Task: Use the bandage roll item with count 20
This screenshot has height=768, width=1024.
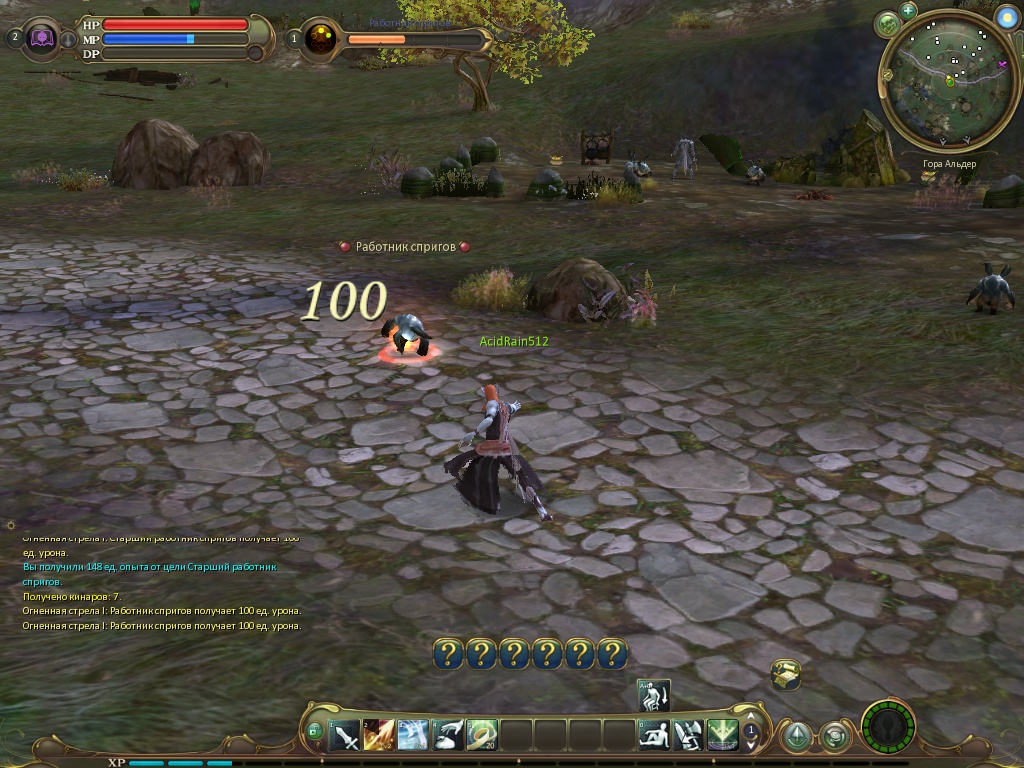Action: tap(481, 736)
